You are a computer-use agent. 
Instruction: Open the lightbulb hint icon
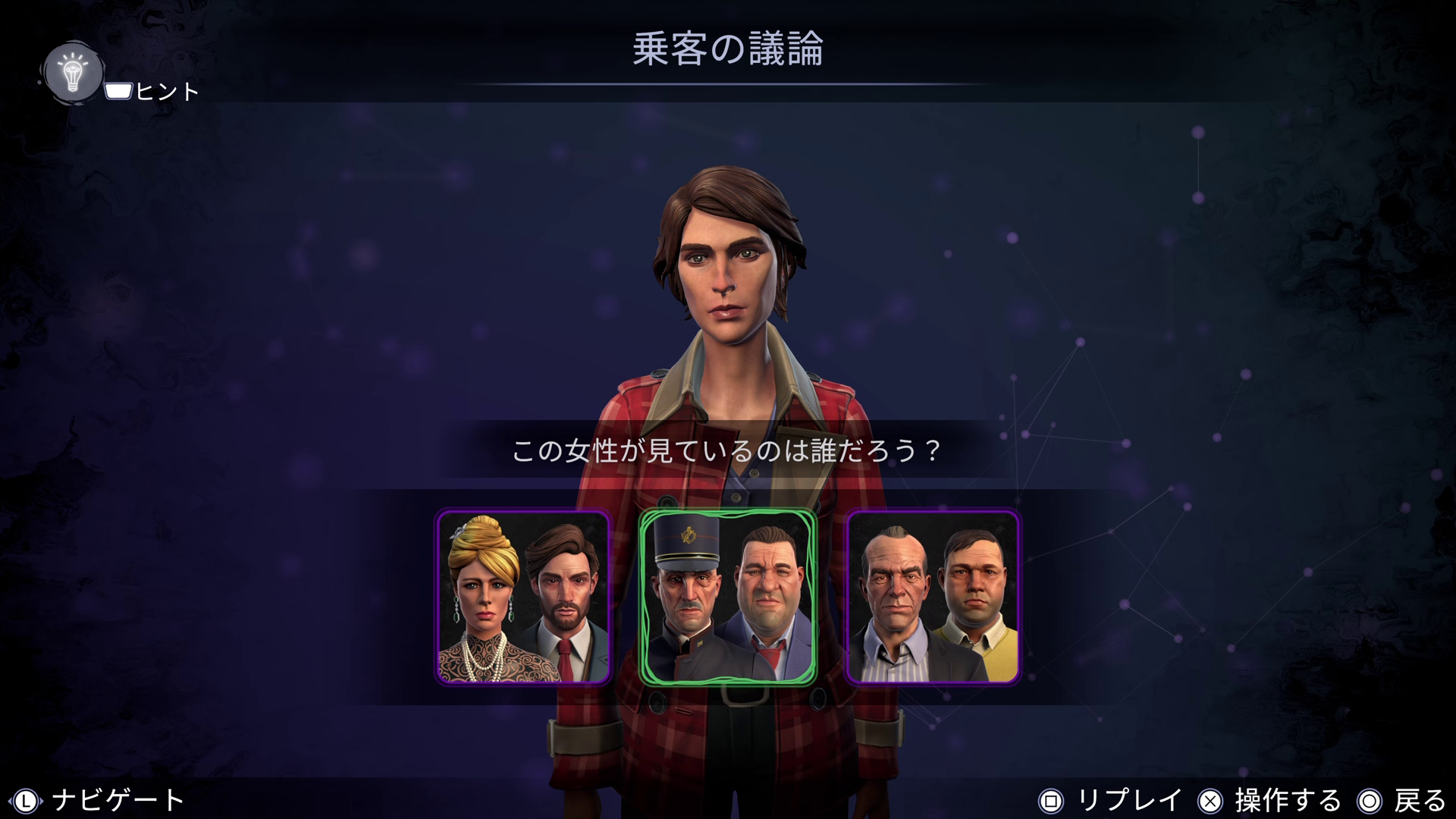tap(73, 74)
